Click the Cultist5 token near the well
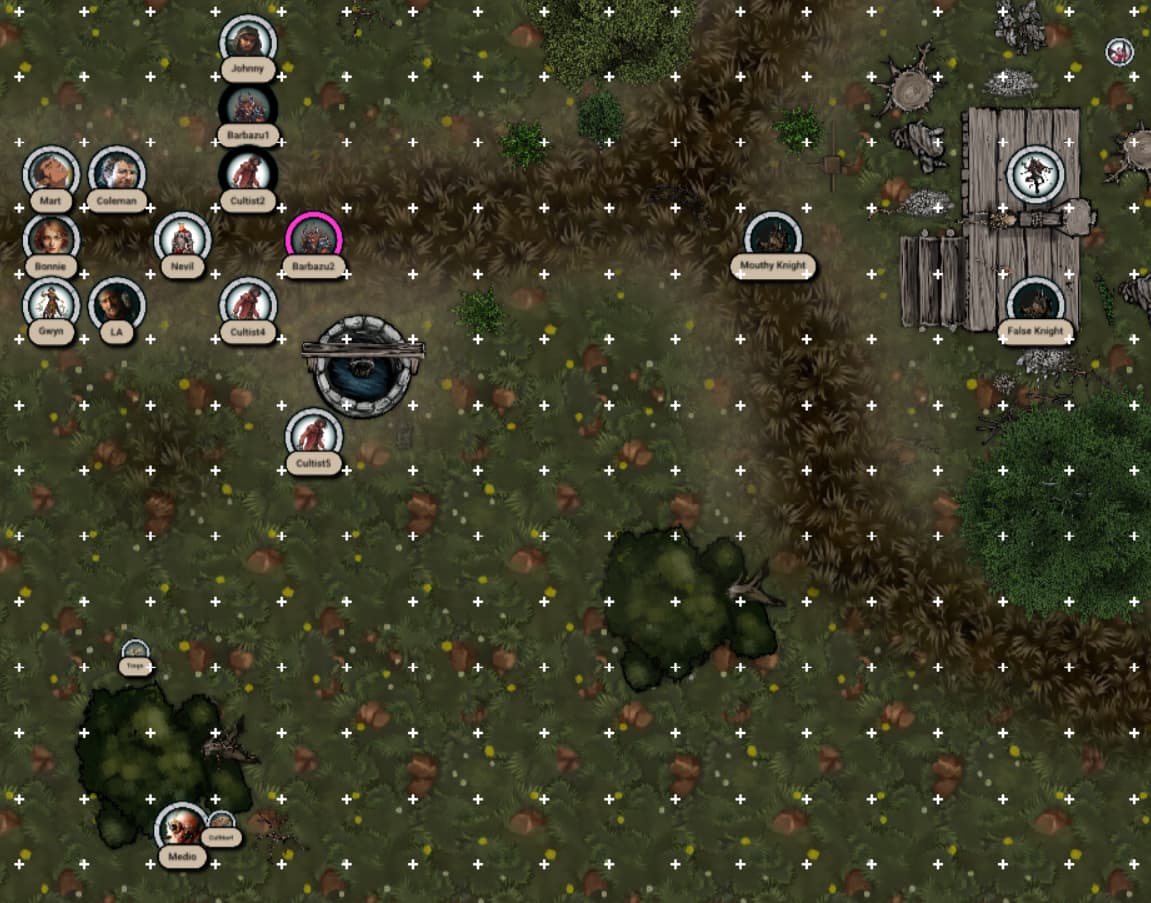1151x903 pixels. 314,436
